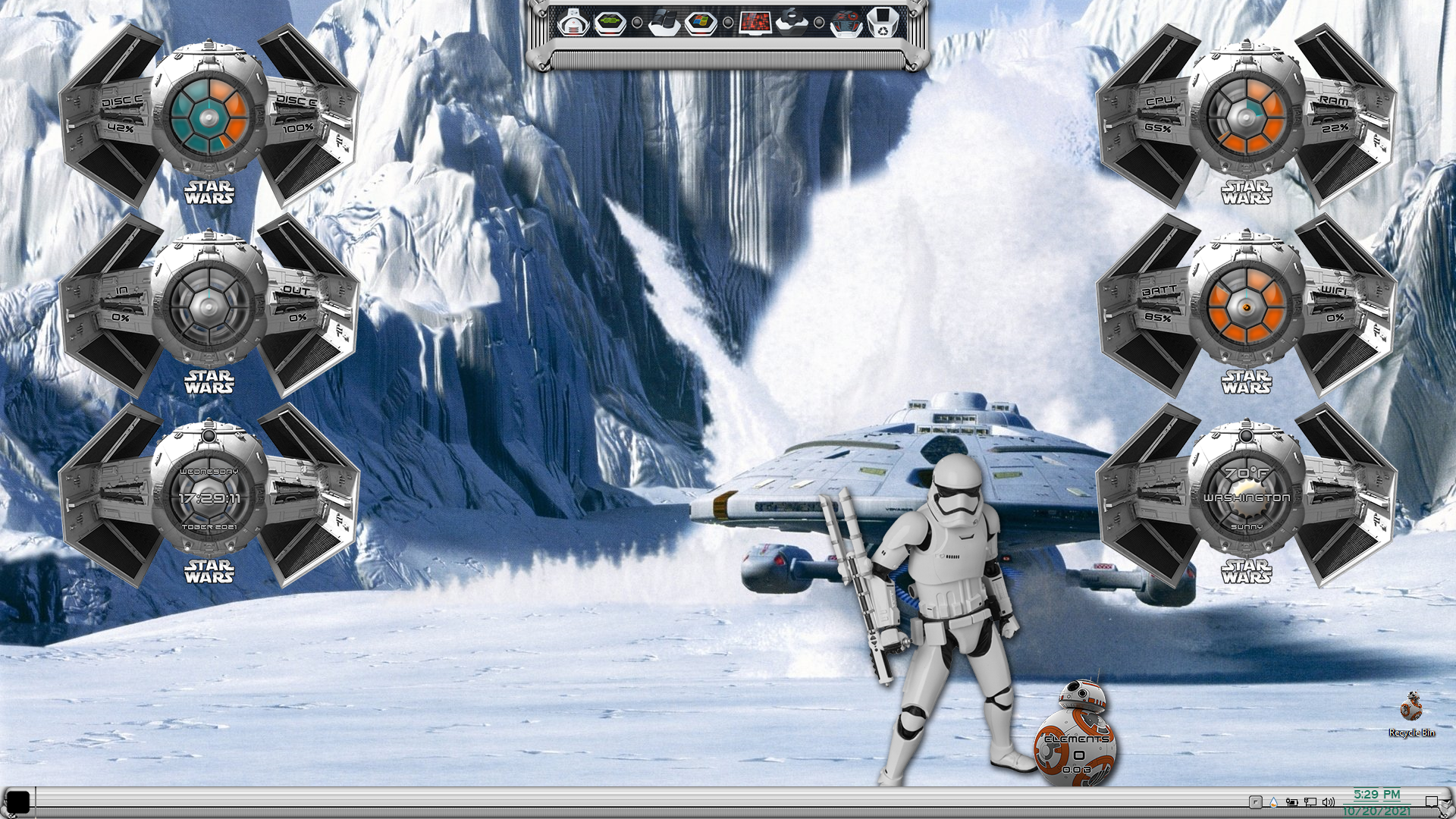The width and height of the screenshot is (1456, 819).
Task: Click the network tray icon
Action: click(1310, 802)
